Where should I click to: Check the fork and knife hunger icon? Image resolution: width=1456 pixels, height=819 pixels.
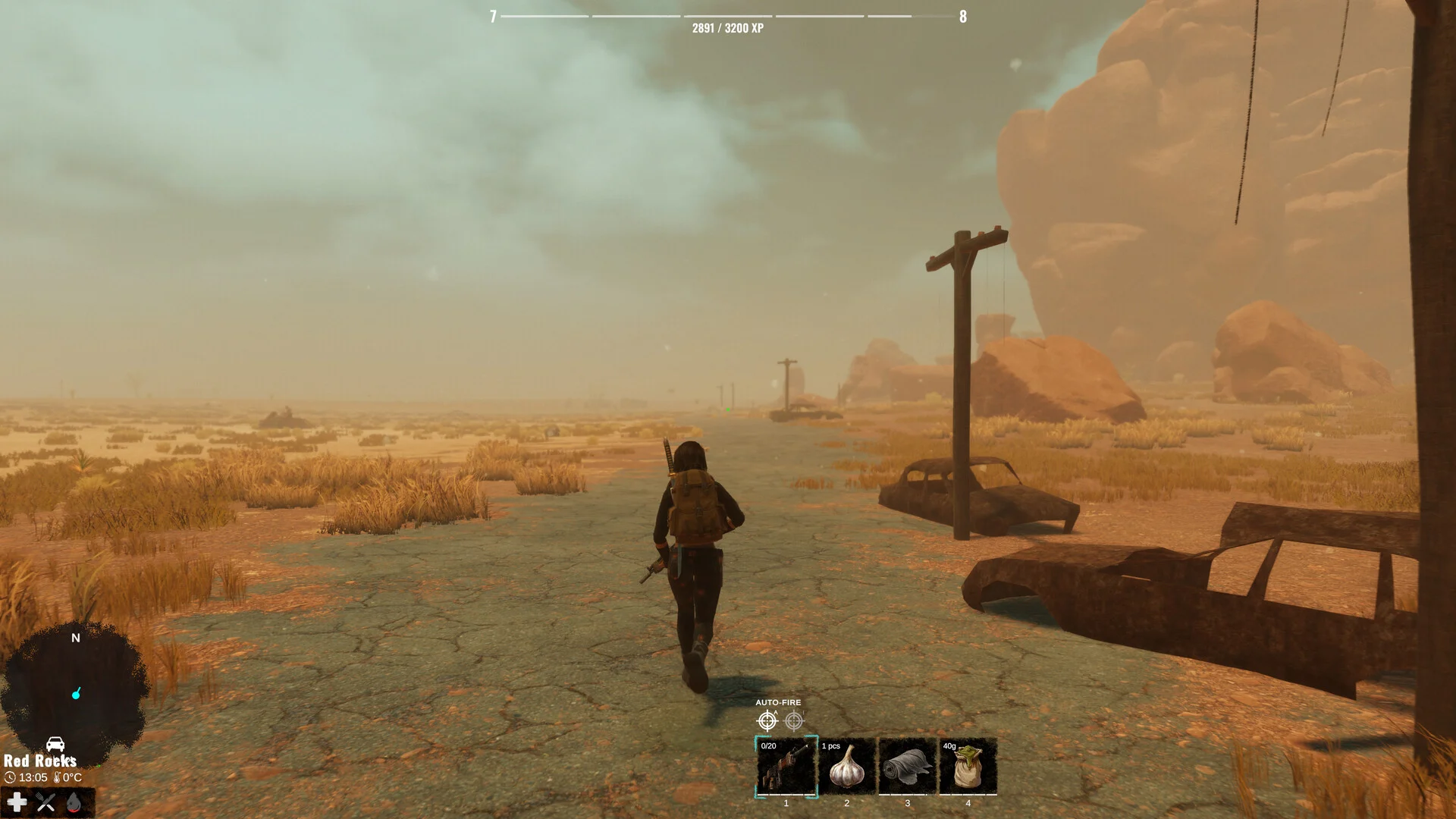click(x=45, y=802)
